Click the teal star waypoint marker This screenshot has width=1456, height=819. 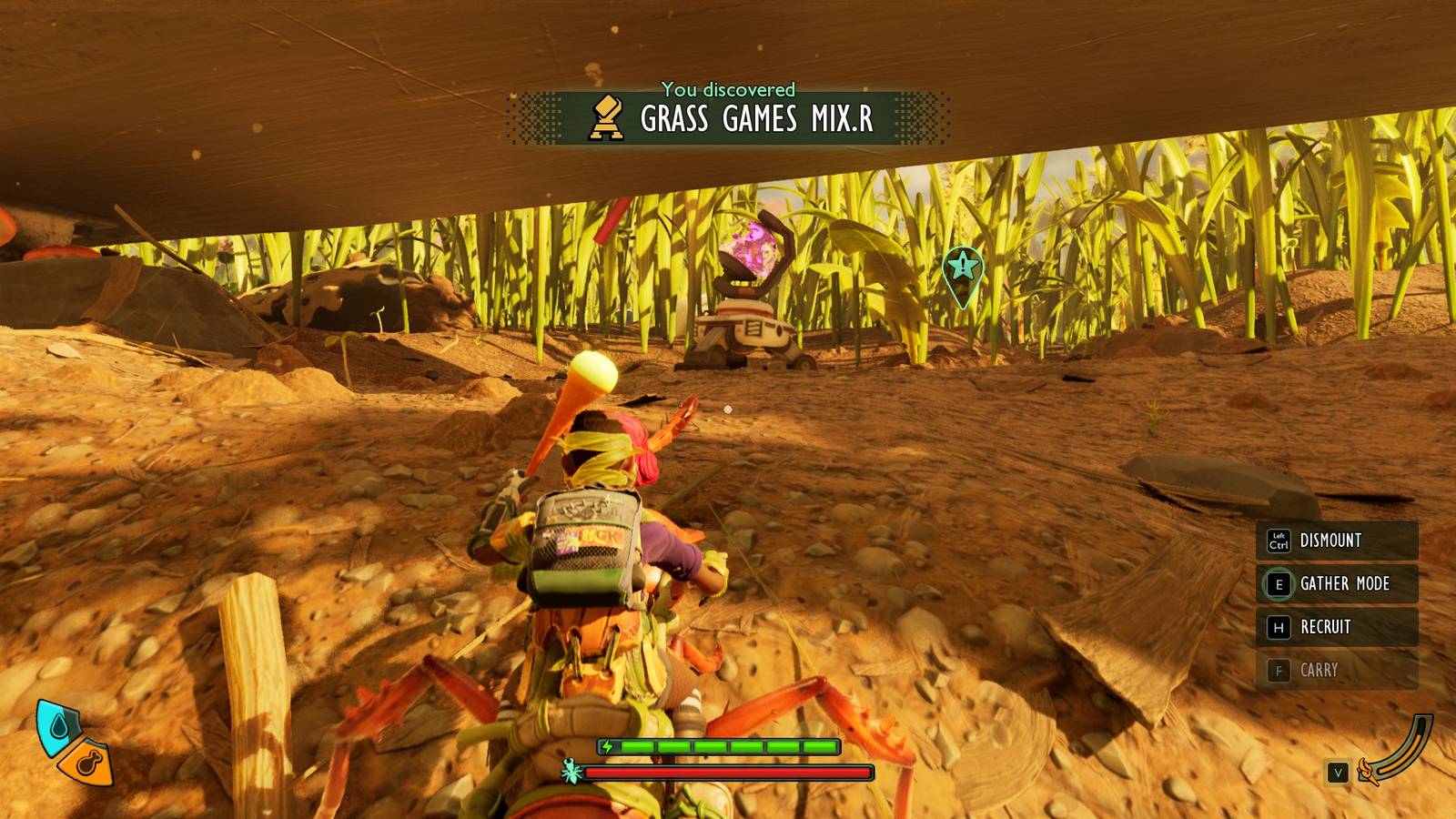(962, 268)
